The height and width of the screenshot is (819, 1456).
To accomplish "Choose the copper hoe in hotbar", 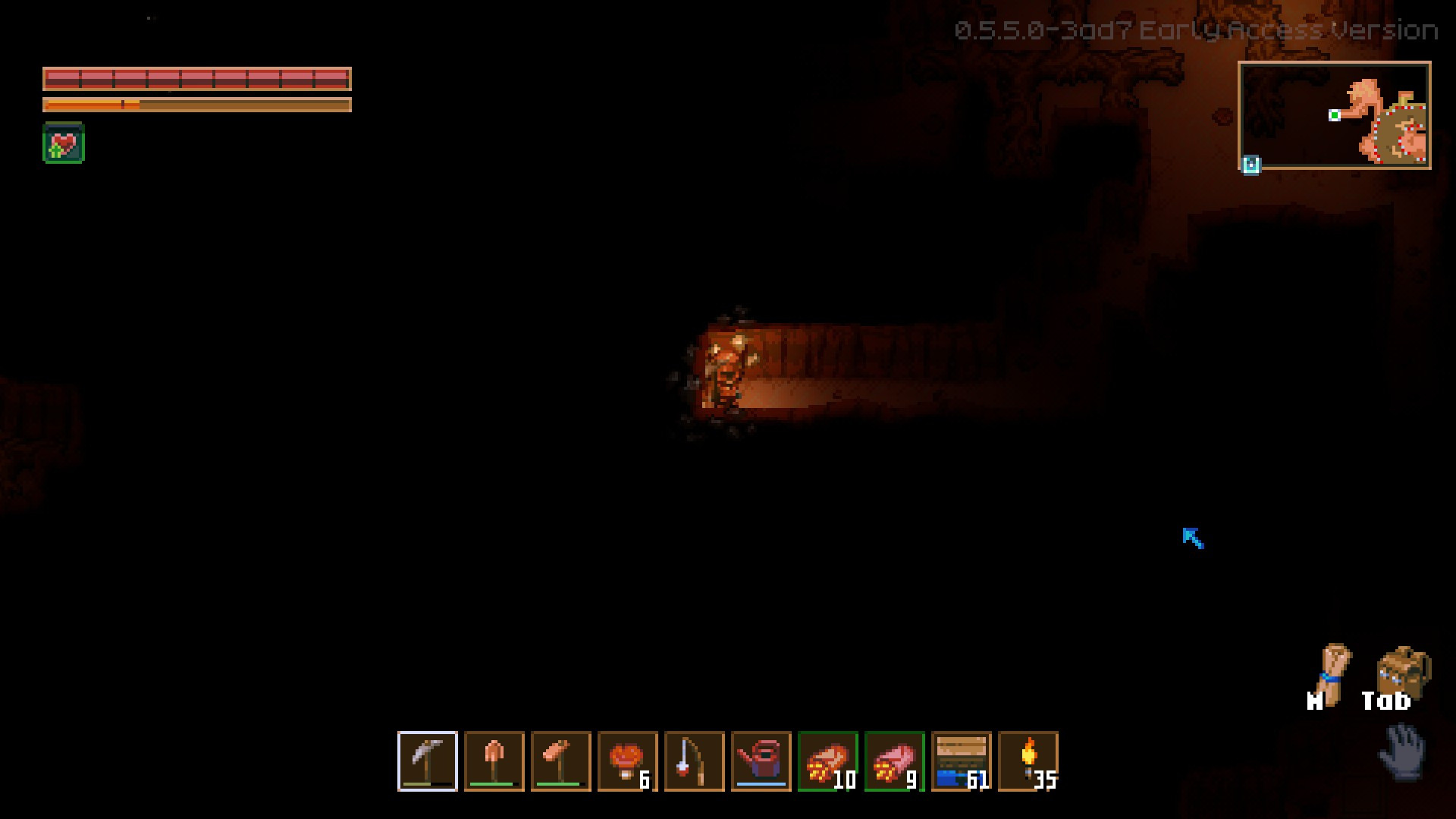I will point(561,761).
